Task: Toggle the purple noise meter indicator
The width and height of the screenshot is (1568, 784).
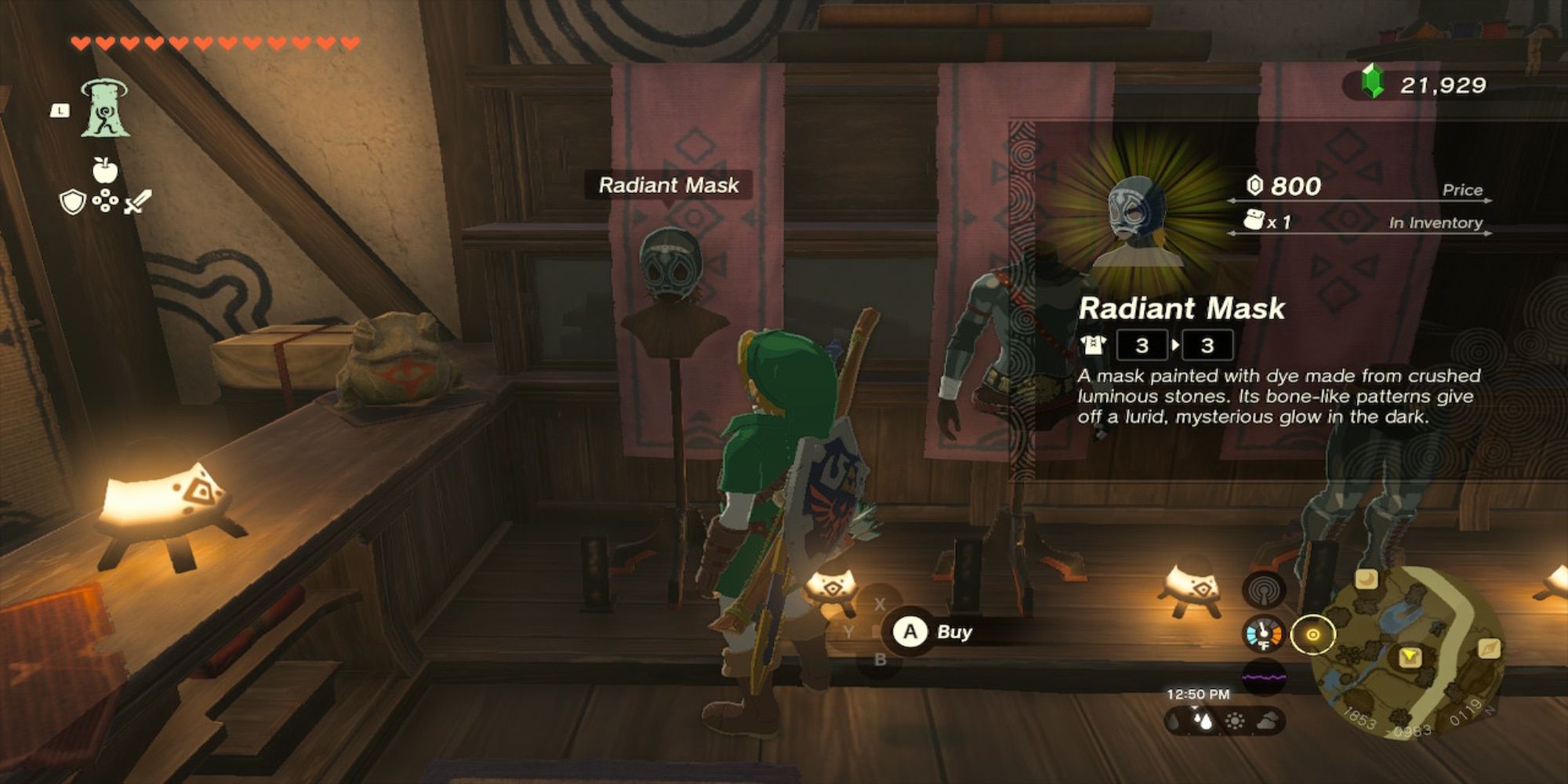Action: [1264, 677]
